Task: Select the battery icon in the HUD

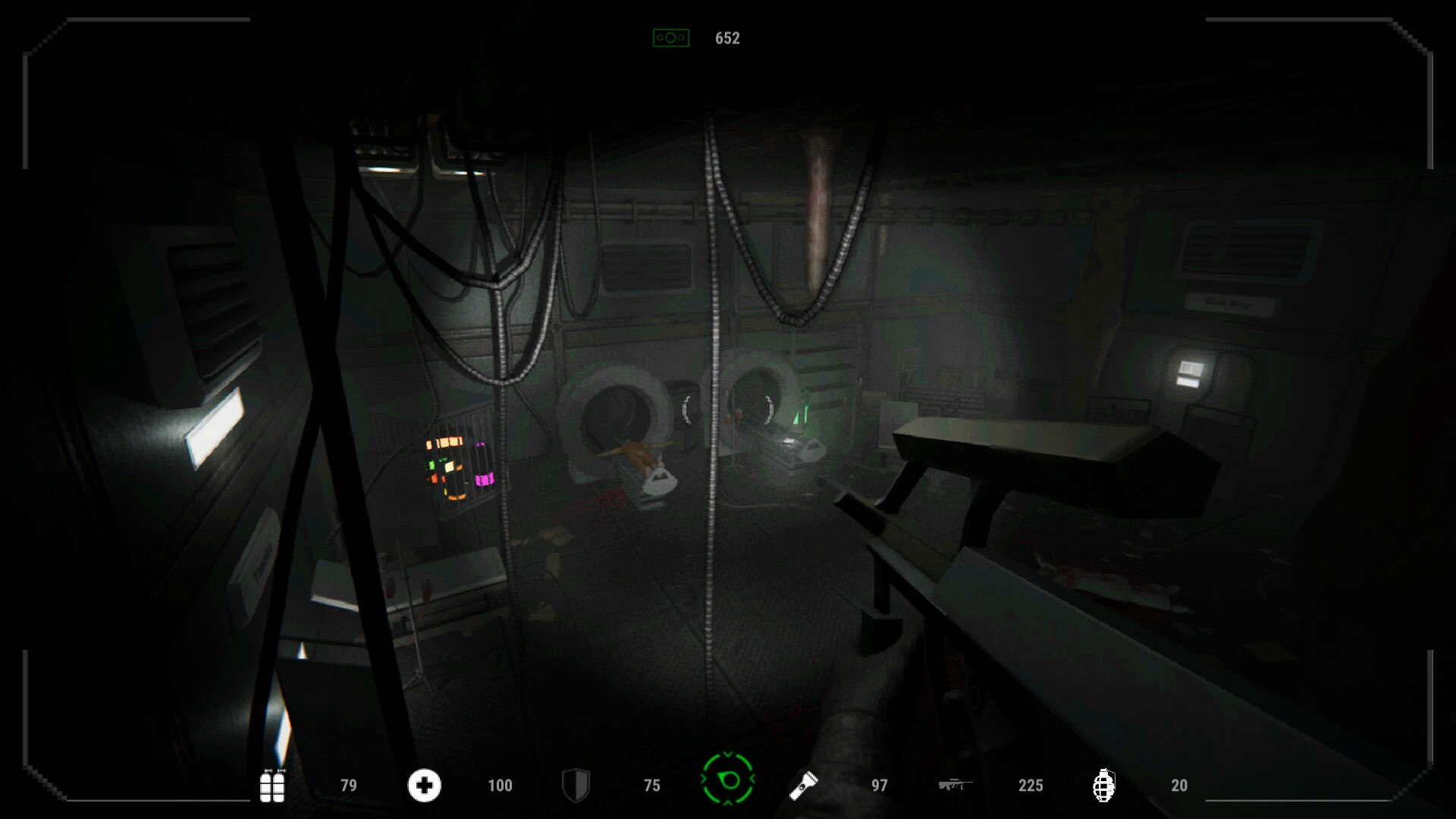Action: click(272, 786)
